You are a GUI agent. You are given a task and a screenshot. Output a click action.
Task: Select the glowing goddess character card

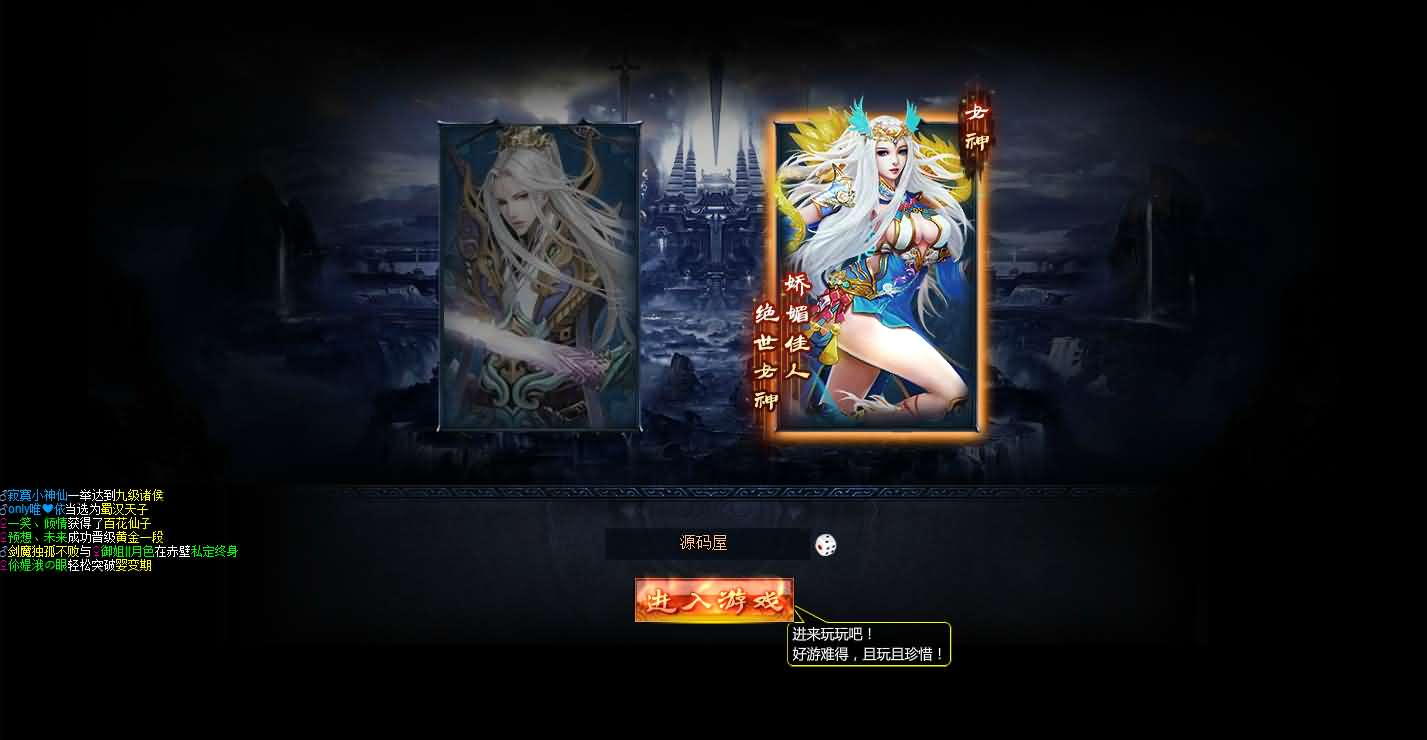(x=875, y=275)
